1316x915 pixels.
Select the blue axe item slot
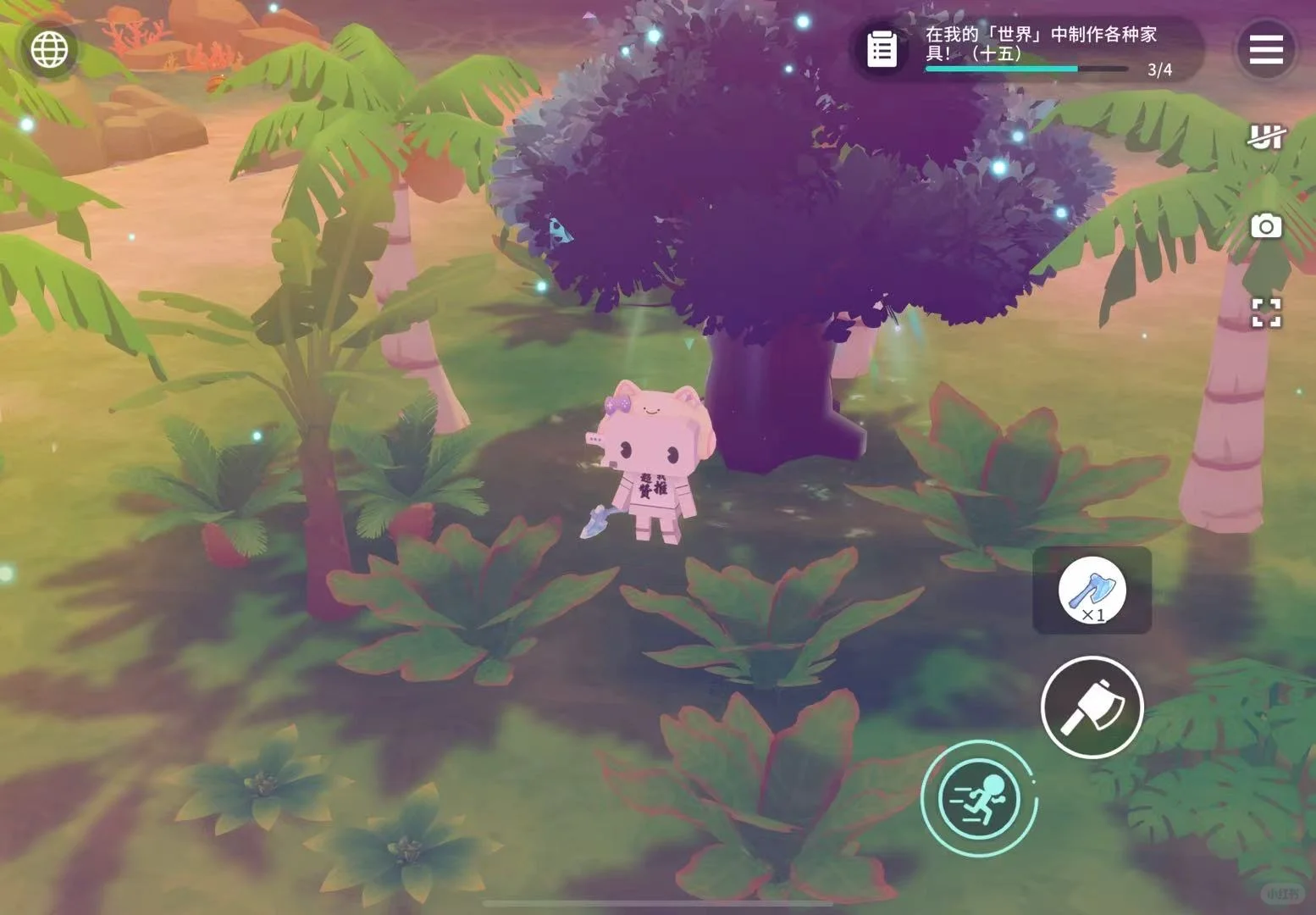pyautogui.click(x=1092, y=590)
